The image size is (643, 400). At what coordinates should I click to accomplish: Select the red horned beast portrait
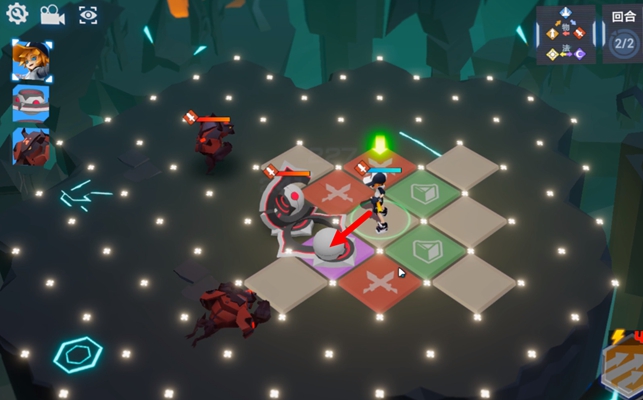click(32, 146)
